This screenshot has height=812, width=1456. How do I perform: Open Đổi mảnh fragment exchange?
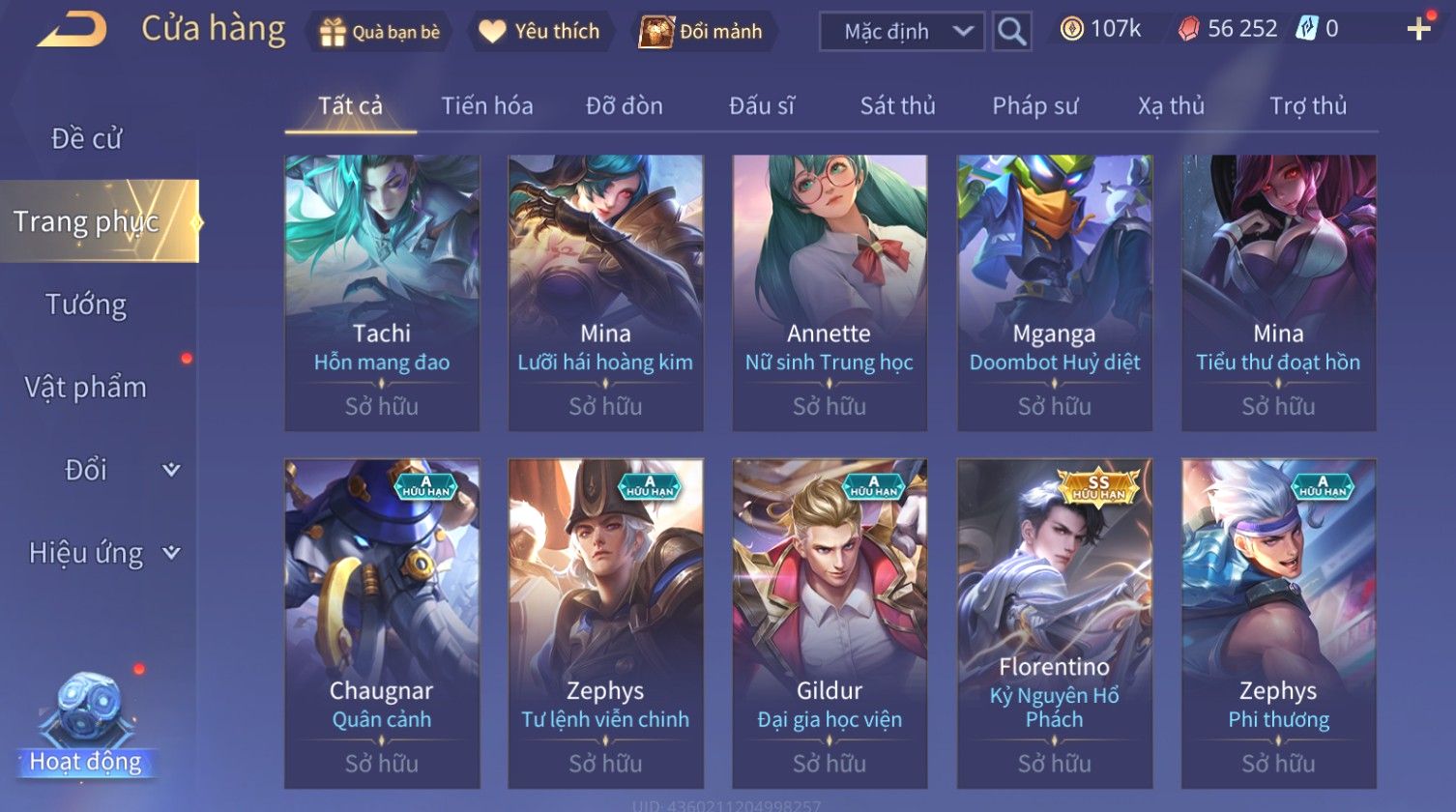[703, 32]
